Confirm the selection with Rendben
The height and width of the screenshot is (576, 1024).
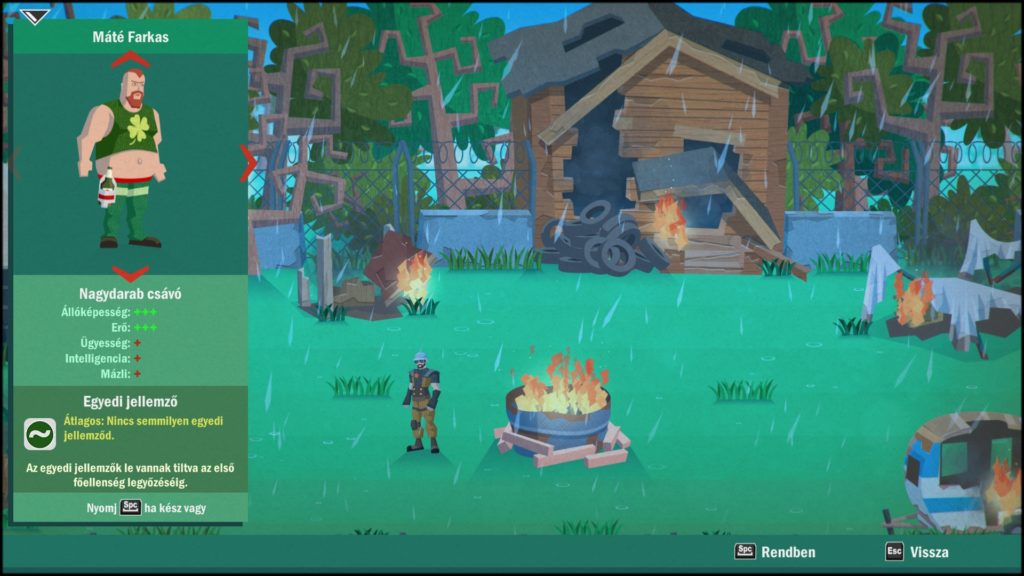[776, 552]
